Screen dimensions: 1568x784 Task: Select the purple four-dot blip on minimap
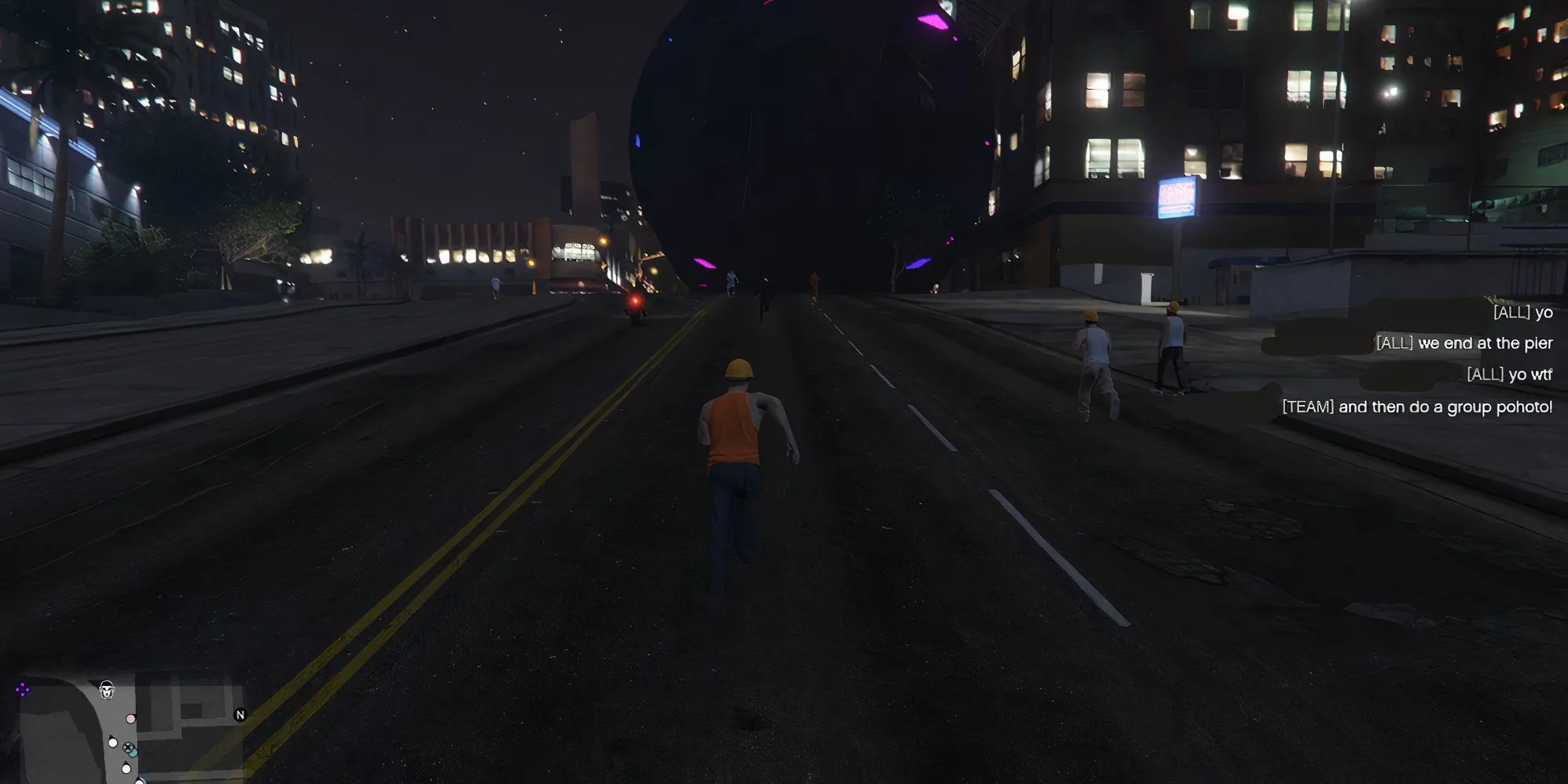coord(22,689)
